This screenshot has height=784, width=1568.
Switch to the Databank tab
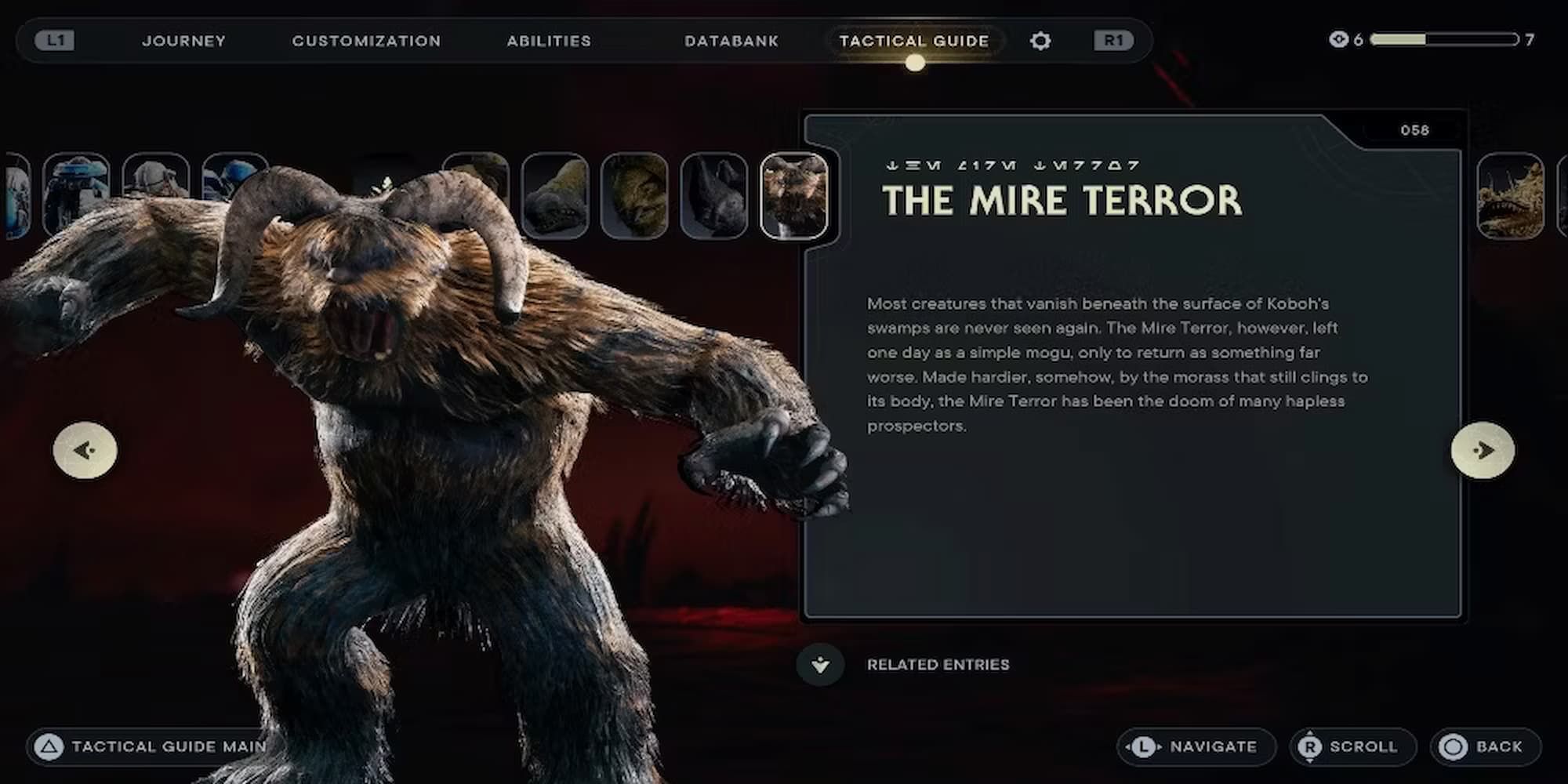[731, 41]
